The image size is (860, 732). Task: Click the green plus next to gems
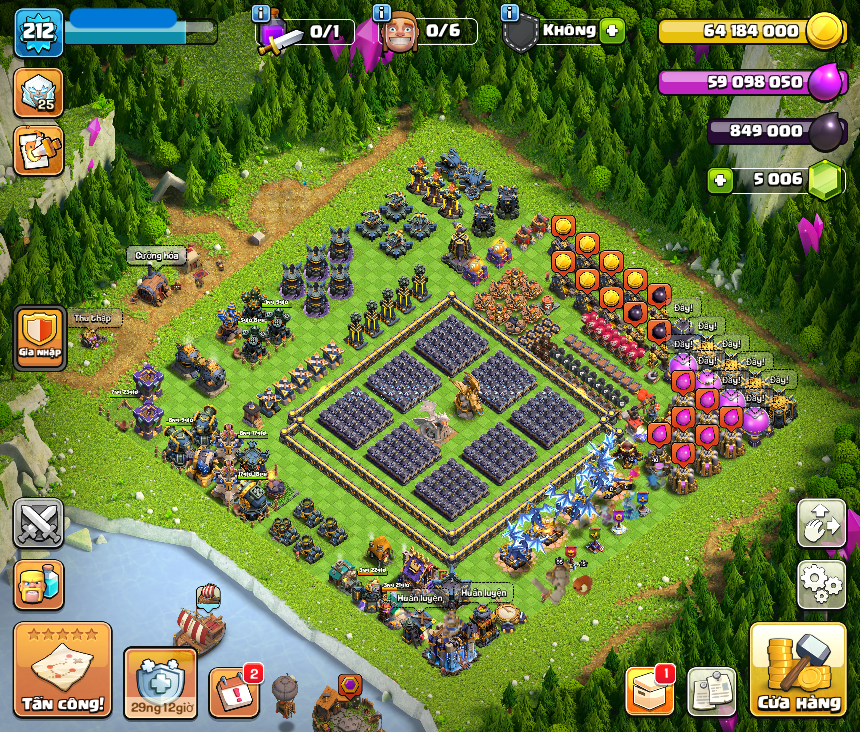tap(719, 181)
